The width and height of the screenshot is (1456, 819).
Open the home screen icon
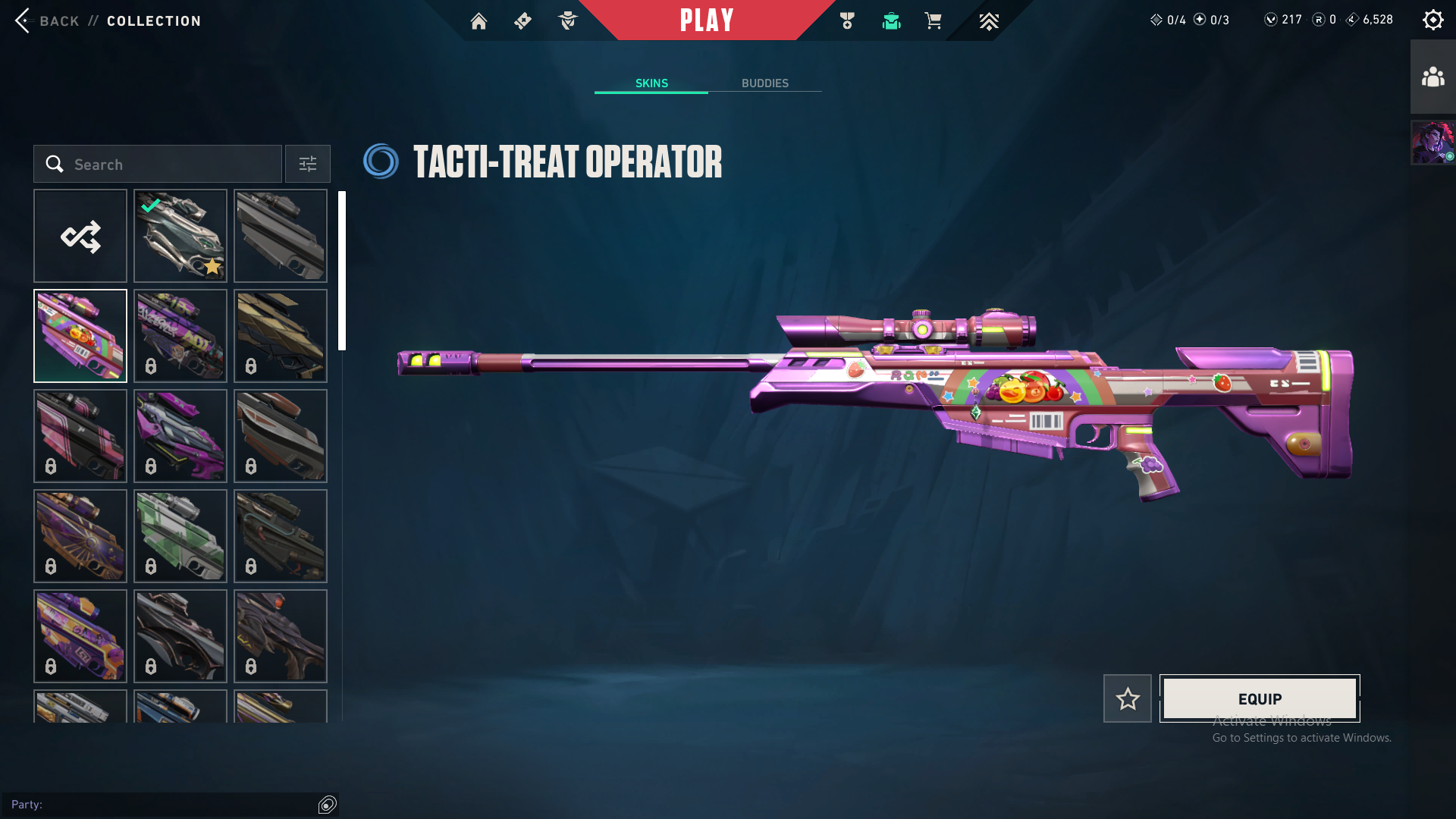pyautogui.click(x=479, y=21)
